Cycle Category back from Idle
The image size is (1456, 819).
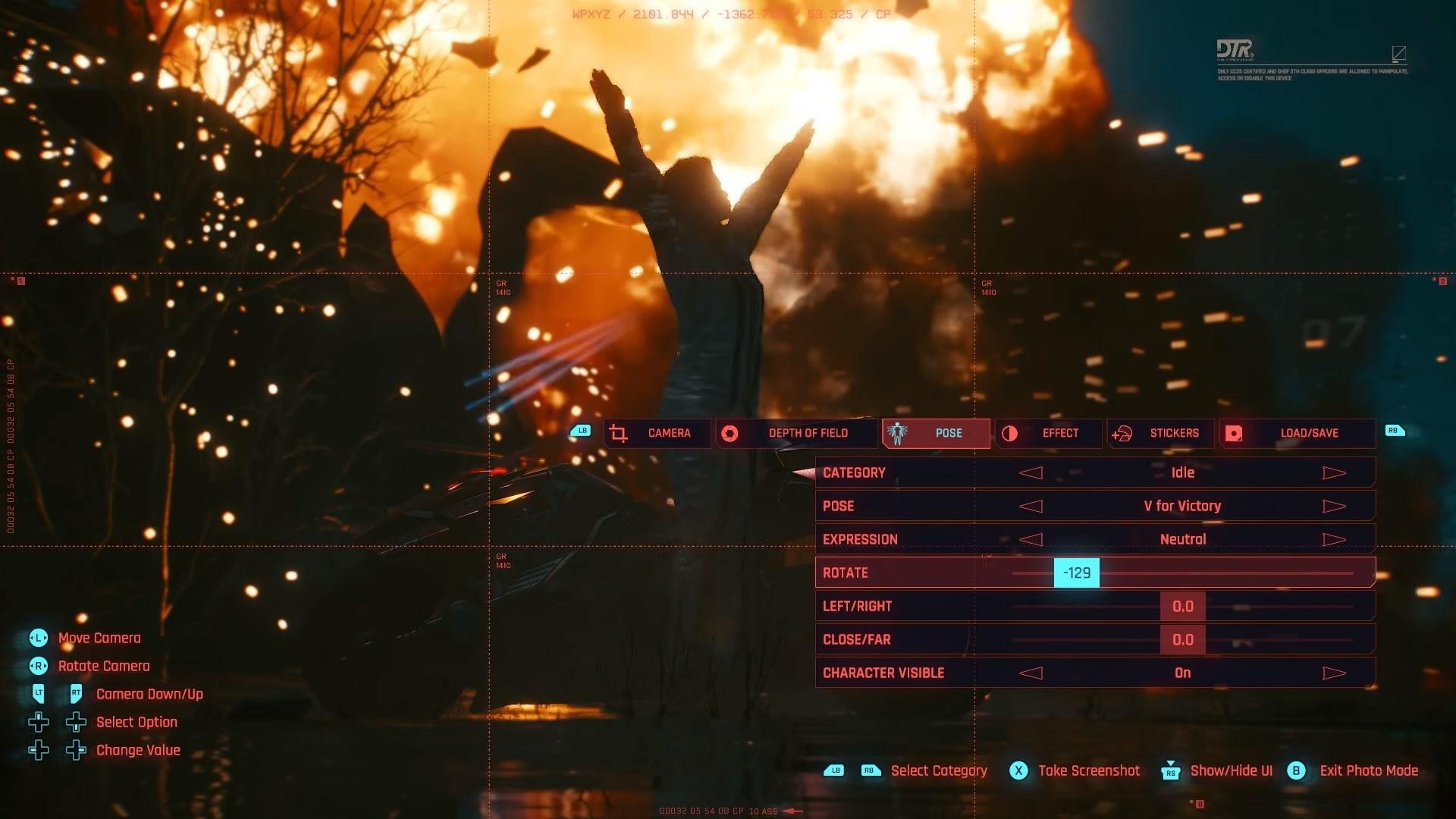click(1031, 472)
